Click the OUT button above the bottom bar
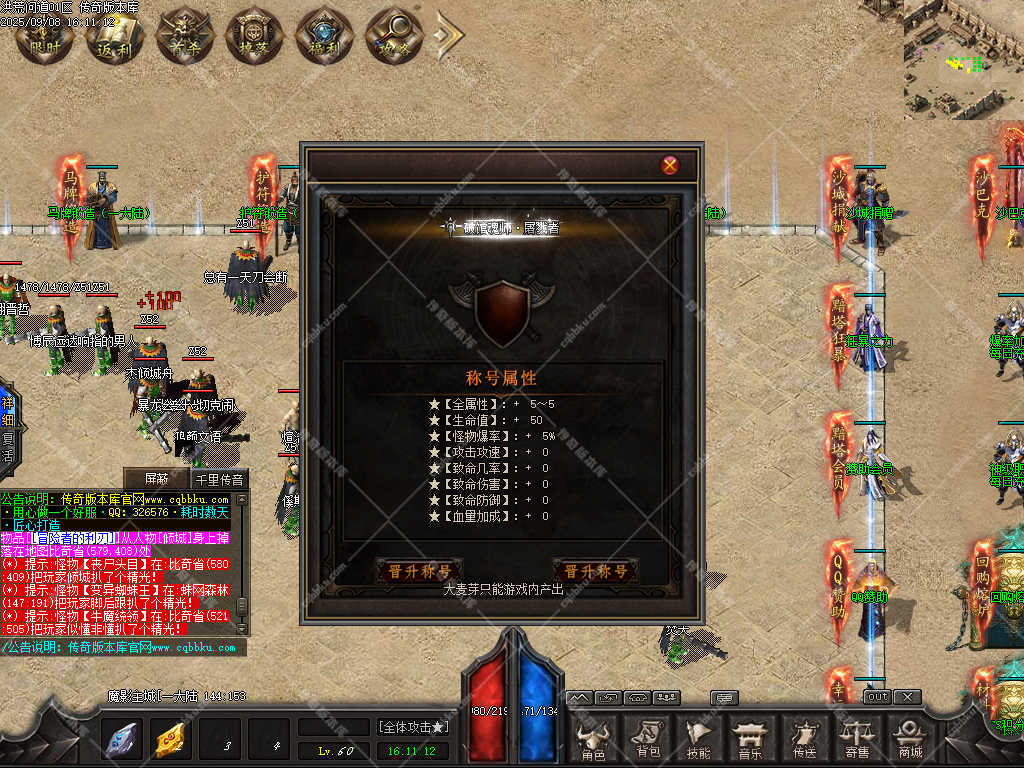The image size is (1024, 768). pyautogui.click(x=876, y=697)
